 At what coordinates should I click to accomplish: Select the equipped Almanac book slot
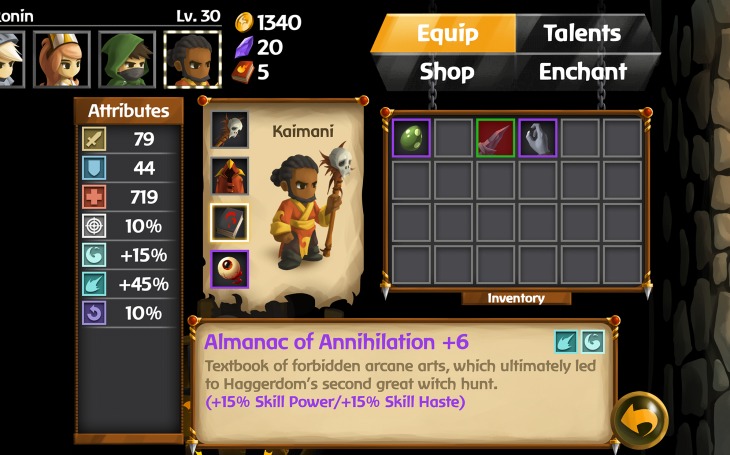tap(230, 224)
